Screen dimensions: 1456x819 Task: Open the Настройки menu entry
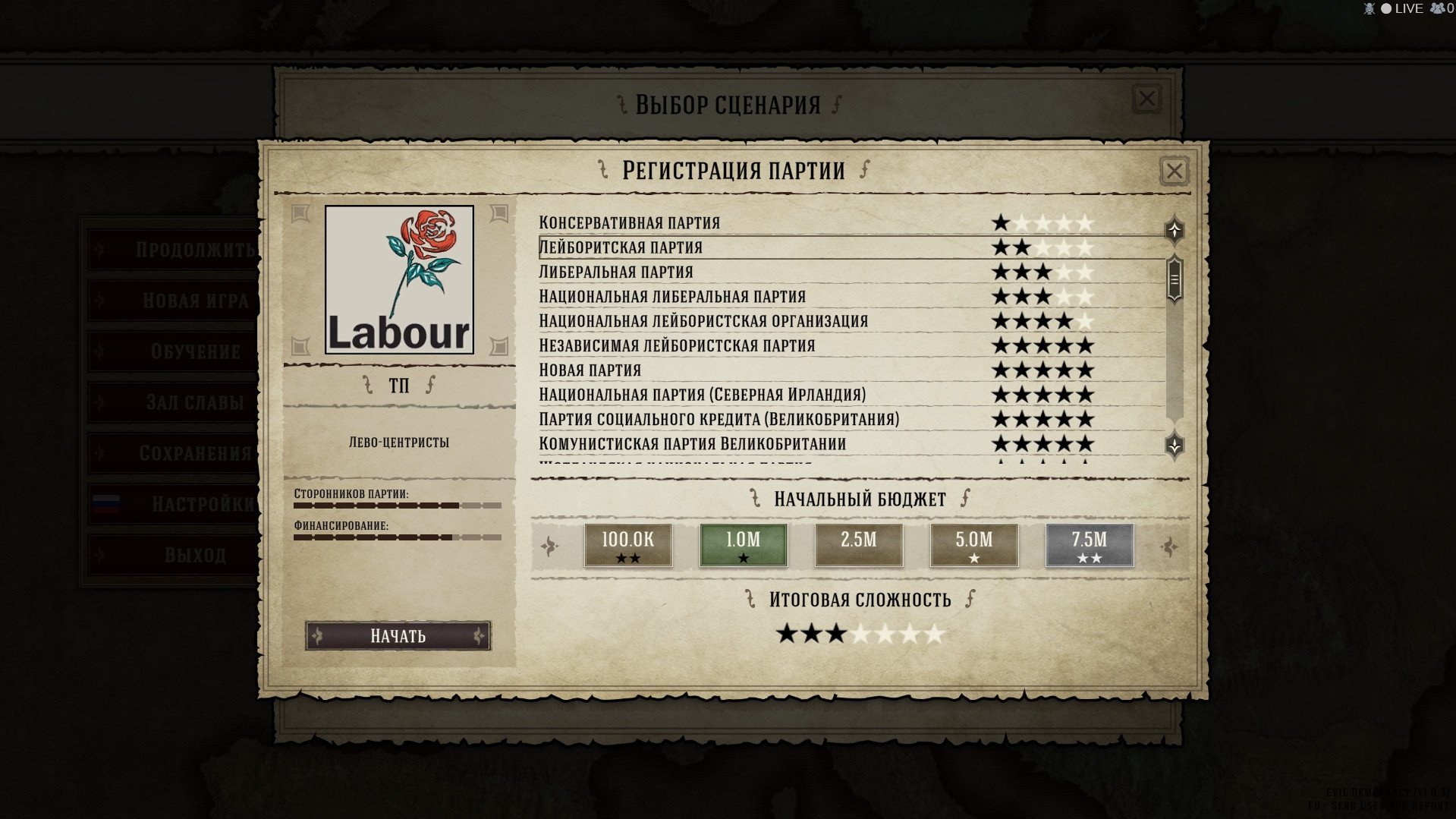click(x=175, y=504)
